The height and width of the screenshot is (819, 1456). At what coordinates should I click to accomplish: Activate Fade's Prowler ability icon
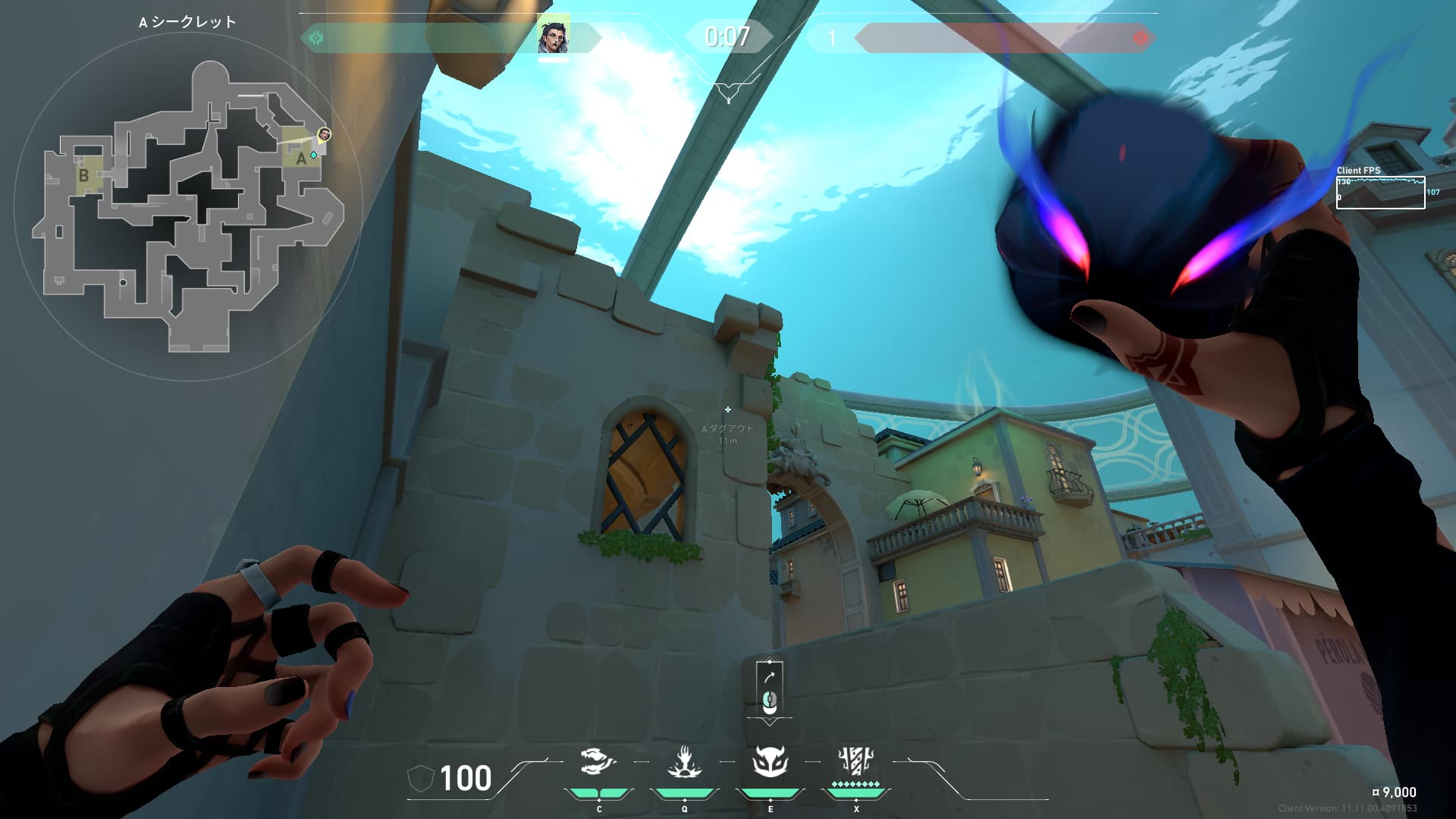pyautogui.click(x=598, y=762)
